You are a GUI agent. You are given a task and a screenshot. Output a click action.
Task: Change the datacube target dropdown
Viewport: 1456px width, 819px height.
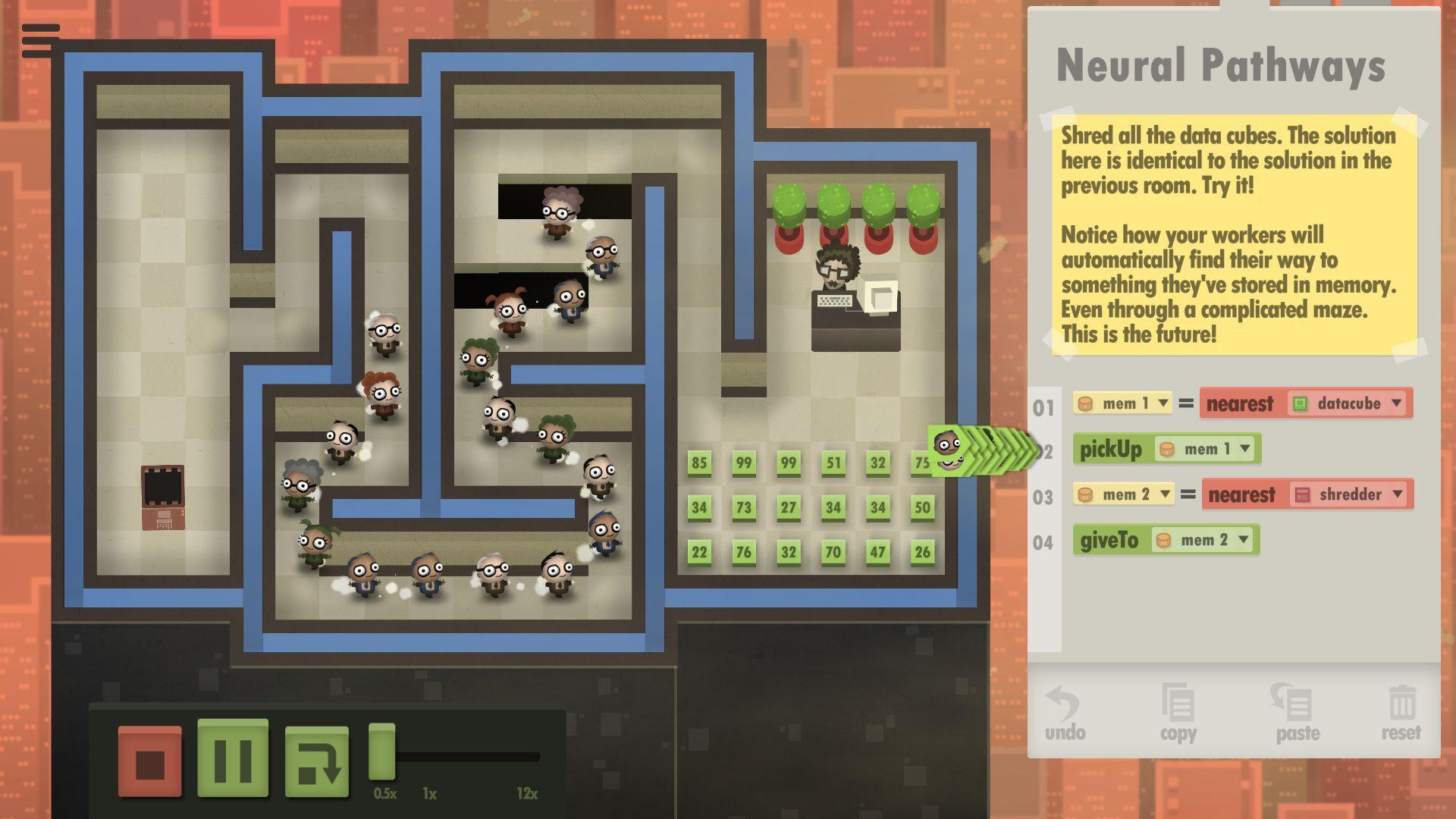coord(1396,403)
